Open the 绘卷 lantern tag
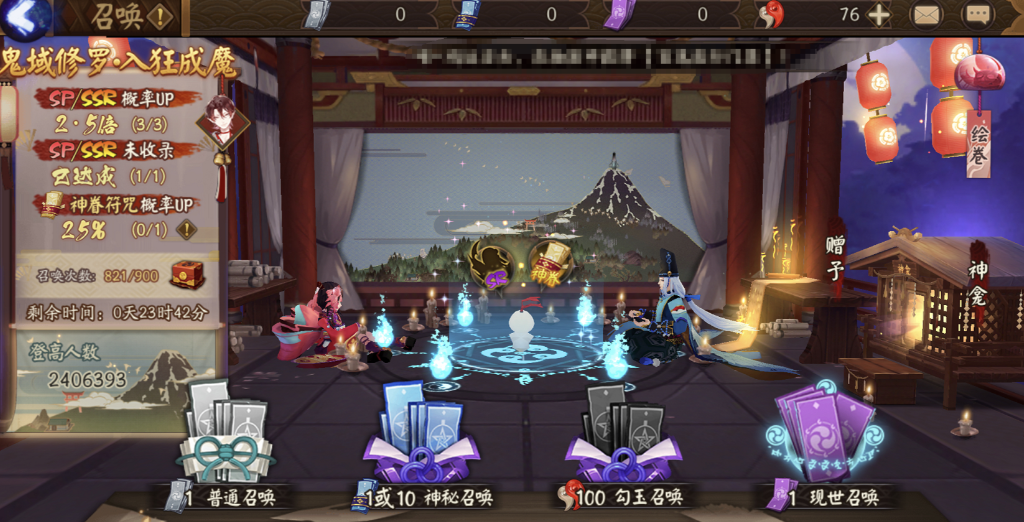The width and height of the screenshot is (1024, 522). point(978,141)
